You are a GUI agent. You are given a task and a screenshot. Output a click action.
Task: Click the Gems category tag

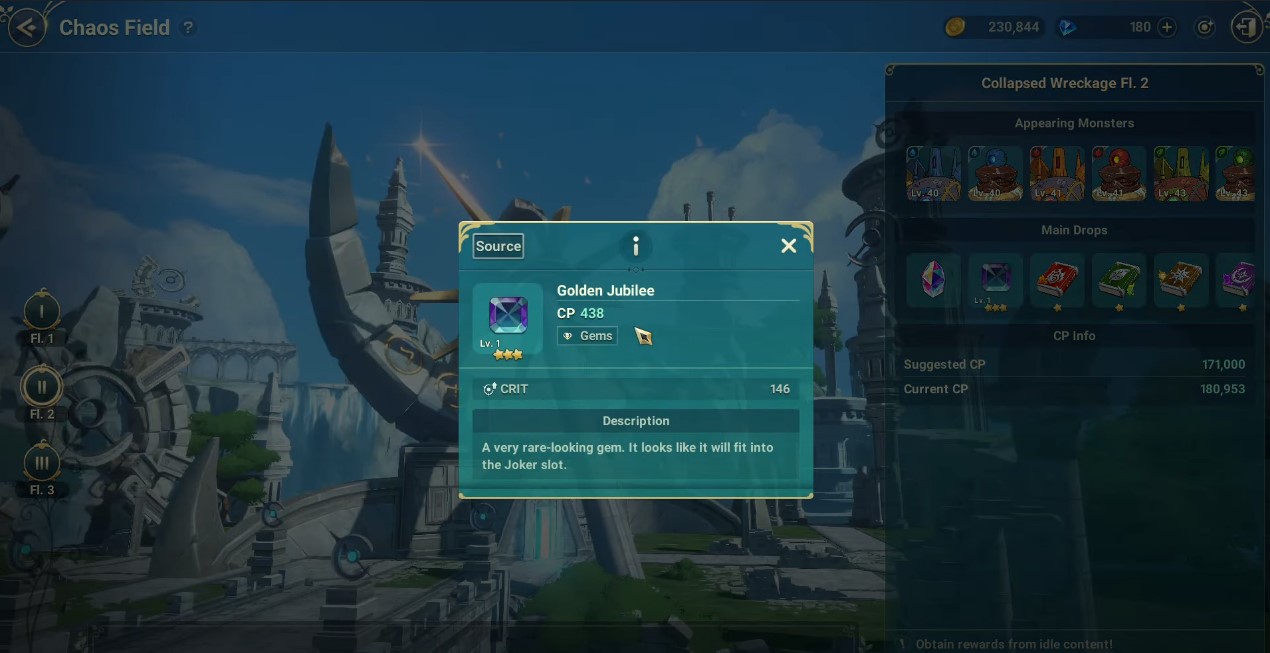pyautogui.click(x=587, y=336)
